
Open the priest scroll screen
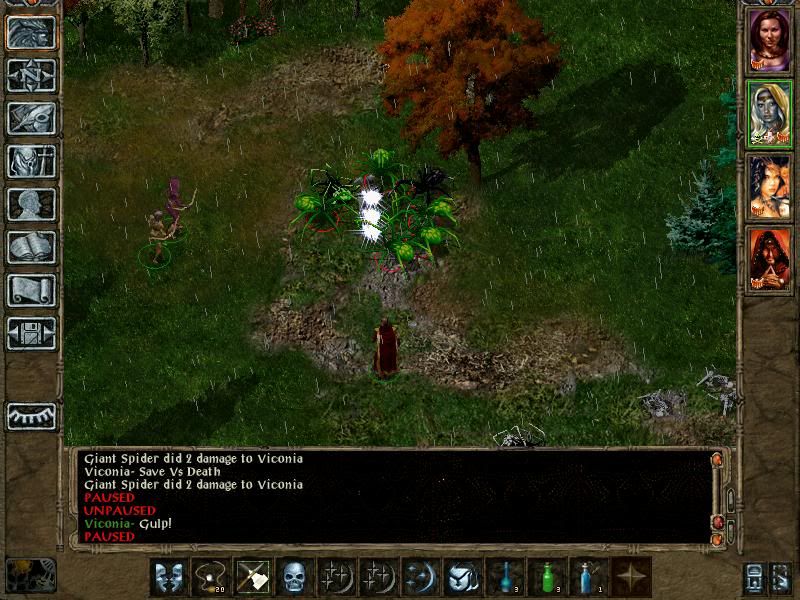[x=30, y=290]
